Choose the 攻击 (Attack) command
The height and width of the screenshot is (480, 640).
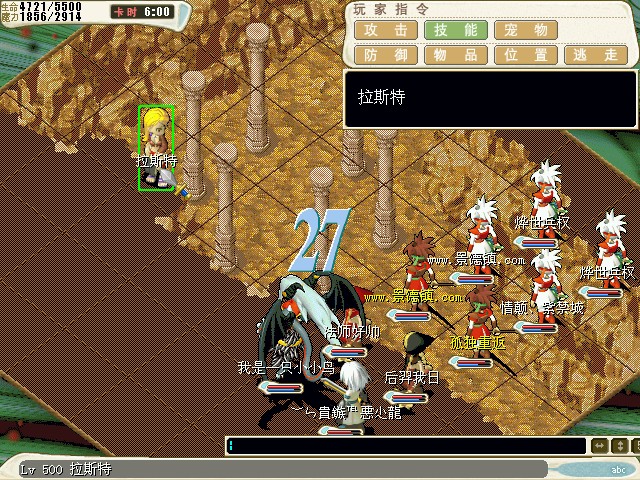386,30
